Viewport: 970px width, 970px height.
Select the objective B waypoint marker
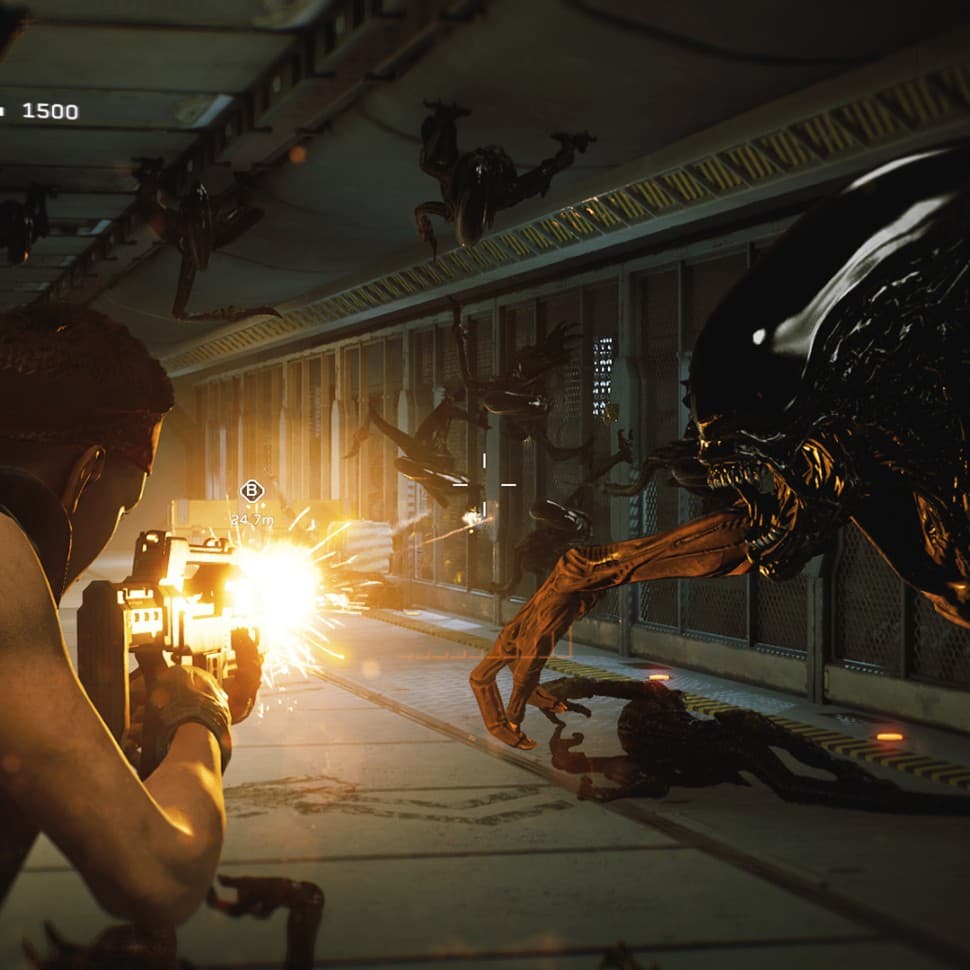[x=251, y=490]
